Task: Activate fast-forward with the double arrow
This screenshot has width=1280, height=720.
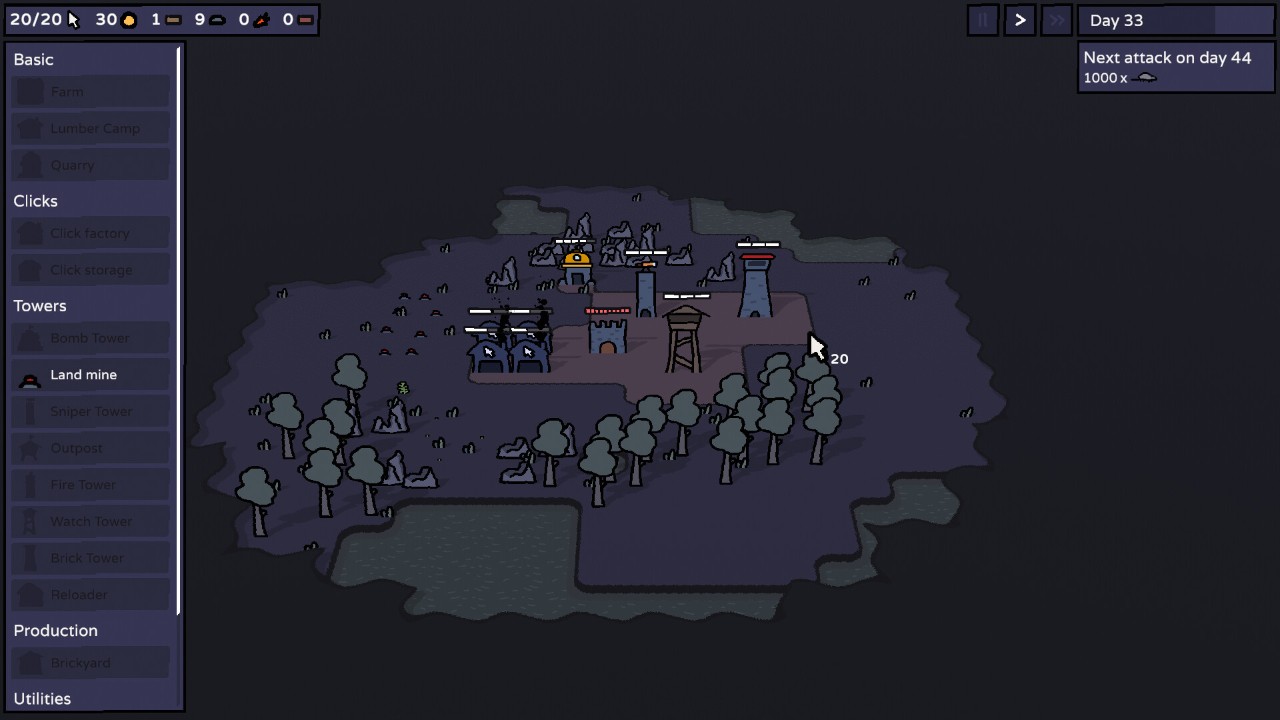Action: (x=1056, y=20)
